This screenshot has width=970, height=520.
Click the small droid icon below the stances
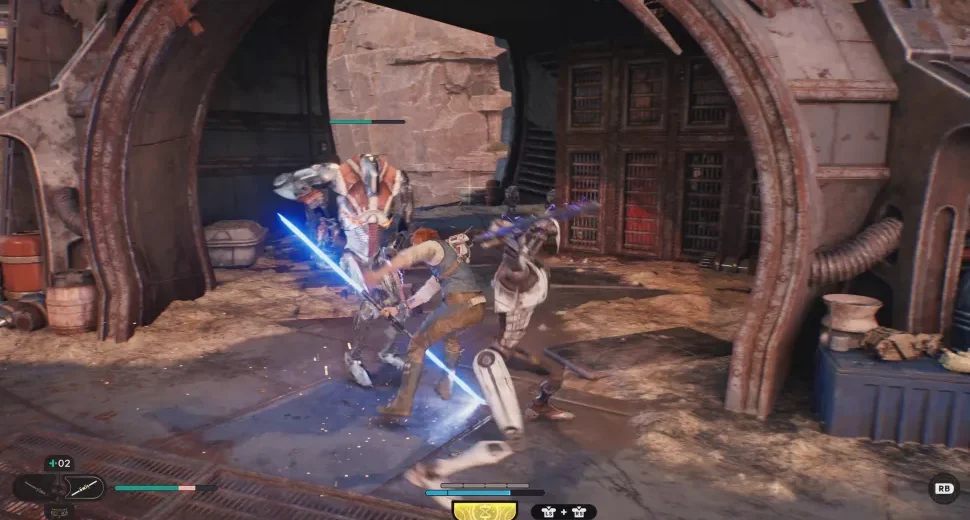coord(58,511)
